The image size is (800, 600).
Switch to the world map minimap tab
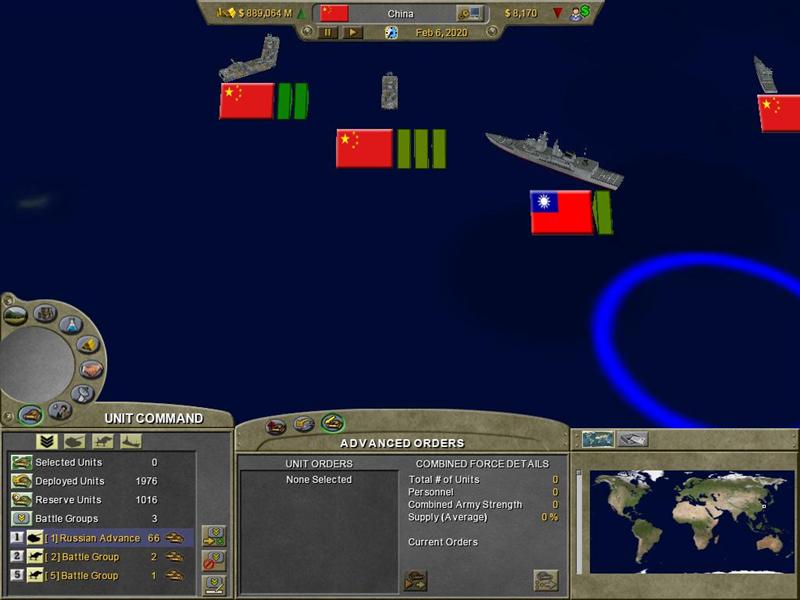coord(598,439)
